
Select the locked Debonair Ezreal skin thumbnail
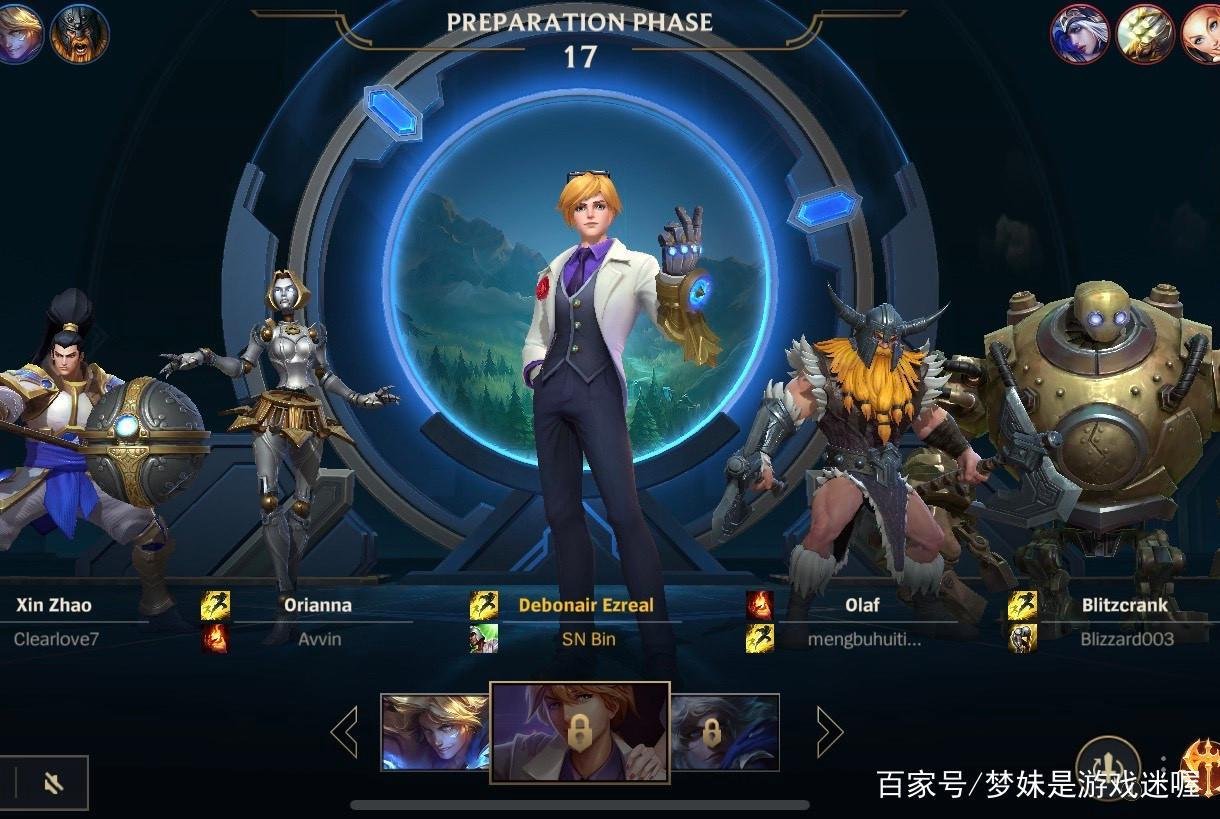579,732
